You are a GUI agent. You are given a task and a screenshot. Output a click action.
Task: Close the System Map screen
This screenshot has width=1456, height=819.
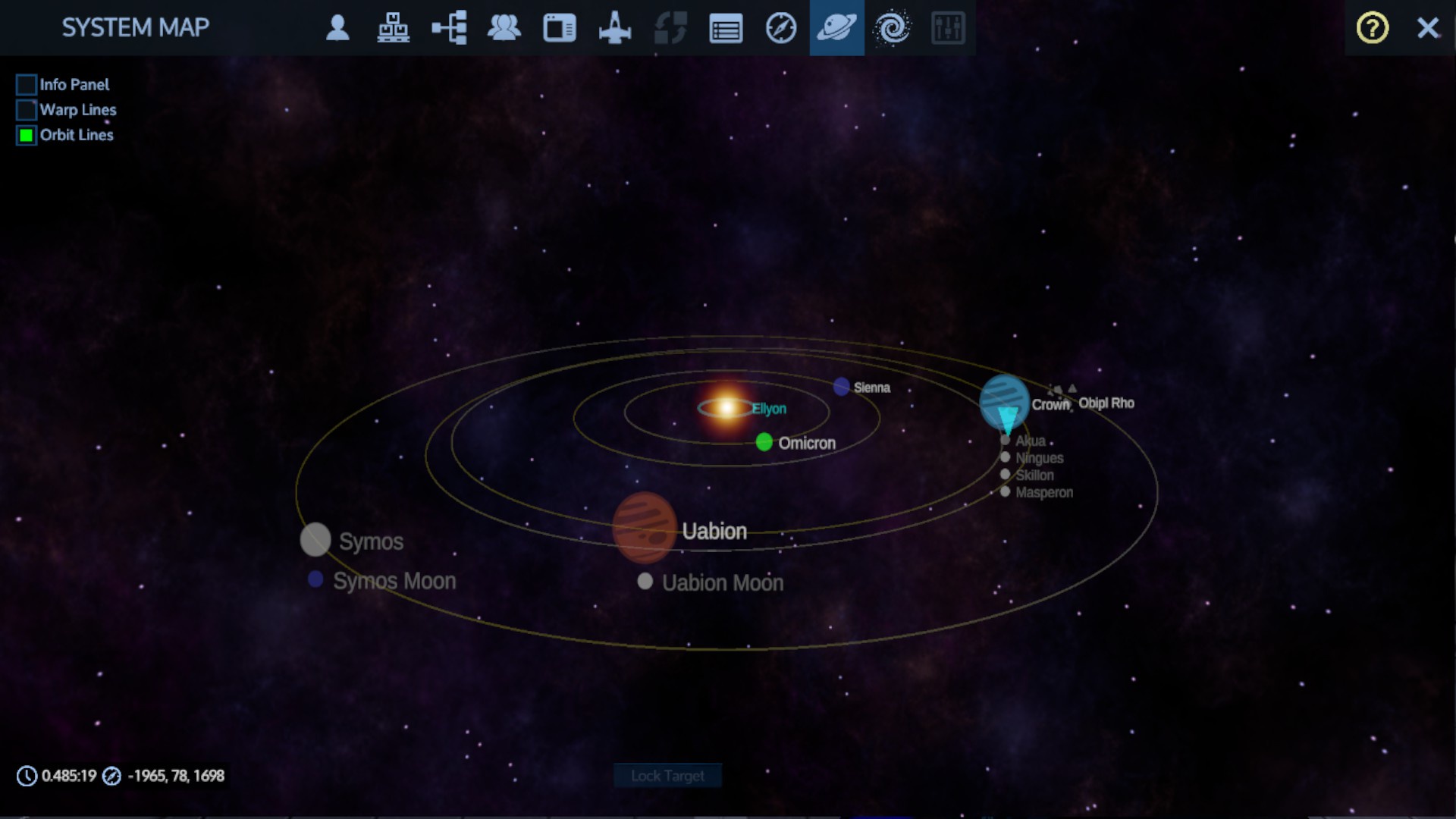pos(1428,28)
